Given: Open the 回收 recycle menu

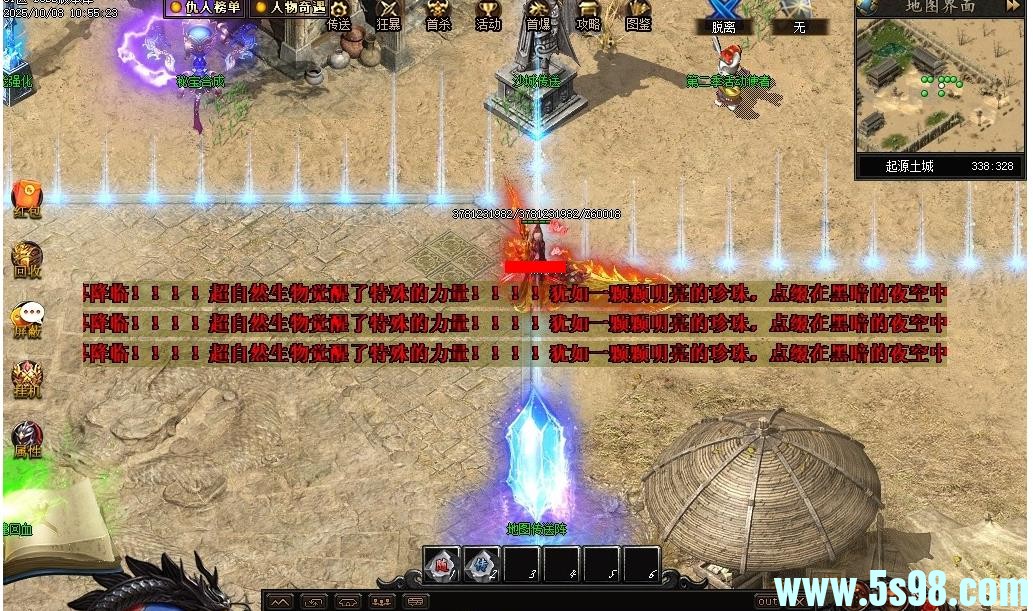Looking at the screenshot, I should click(x=27, y=258).
